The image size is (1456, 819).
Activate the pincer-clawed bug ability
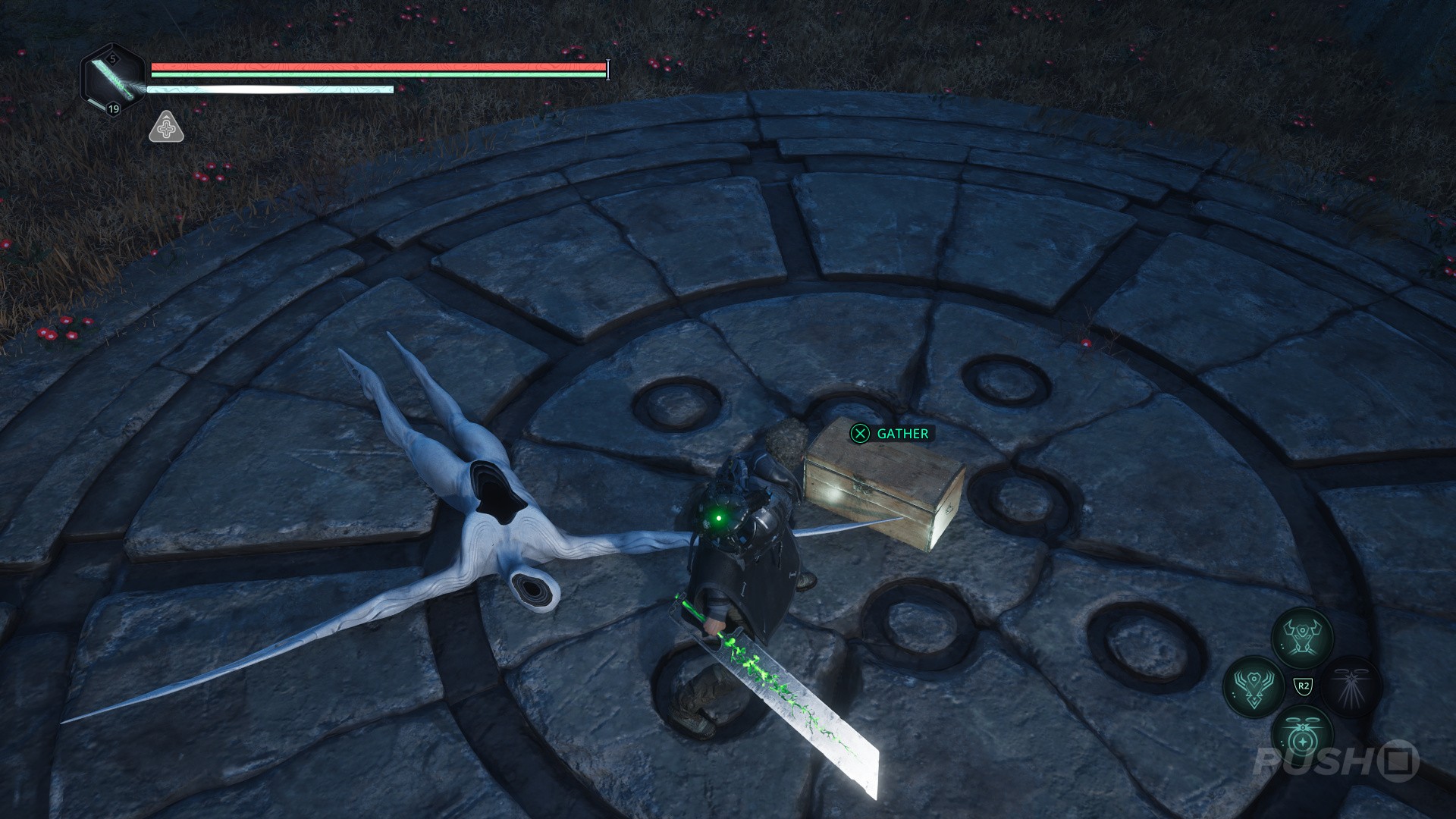(1302, 636)
